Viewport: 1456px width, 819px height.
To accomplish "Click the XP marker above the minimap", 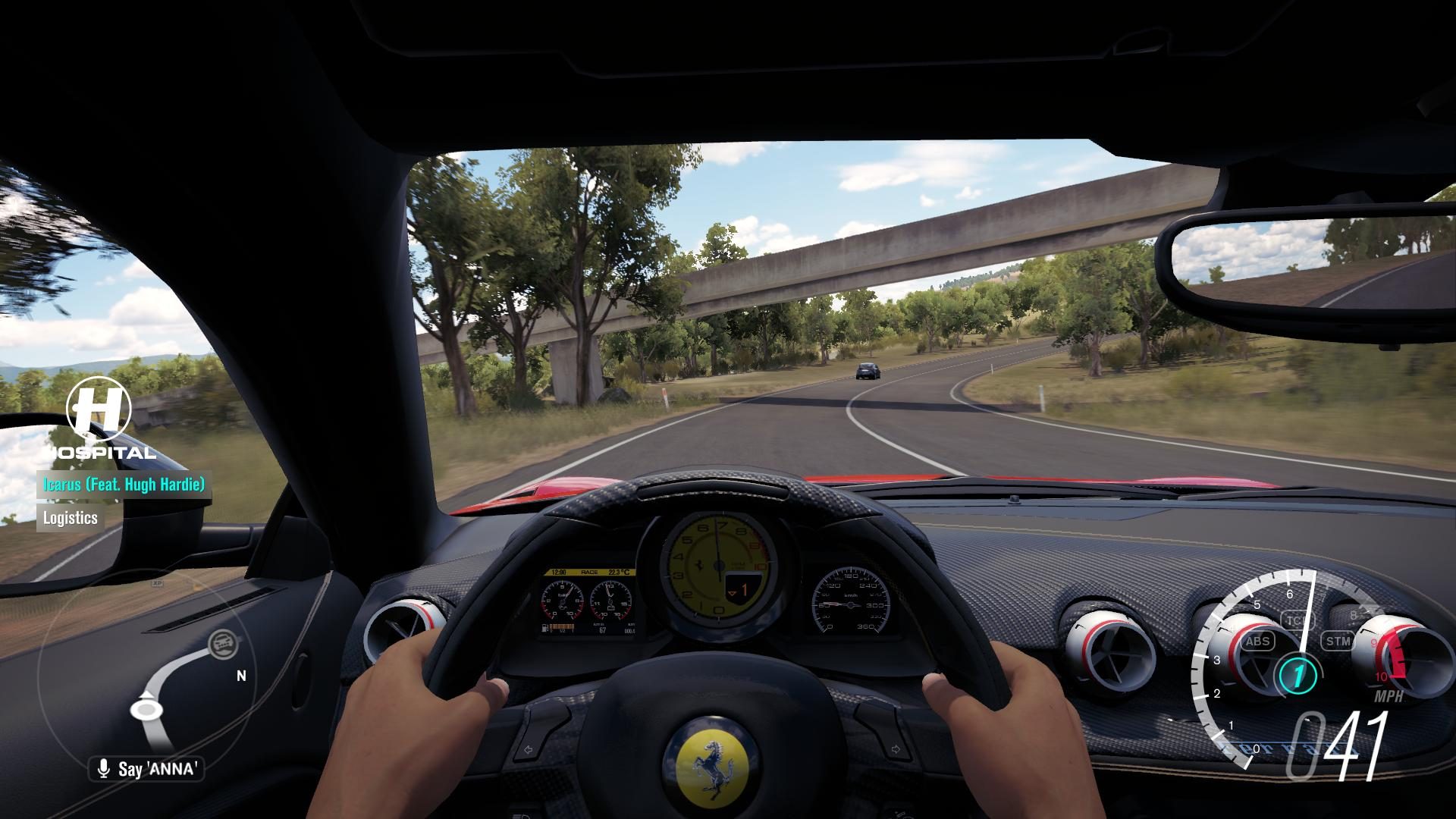I will click(157, 582).
